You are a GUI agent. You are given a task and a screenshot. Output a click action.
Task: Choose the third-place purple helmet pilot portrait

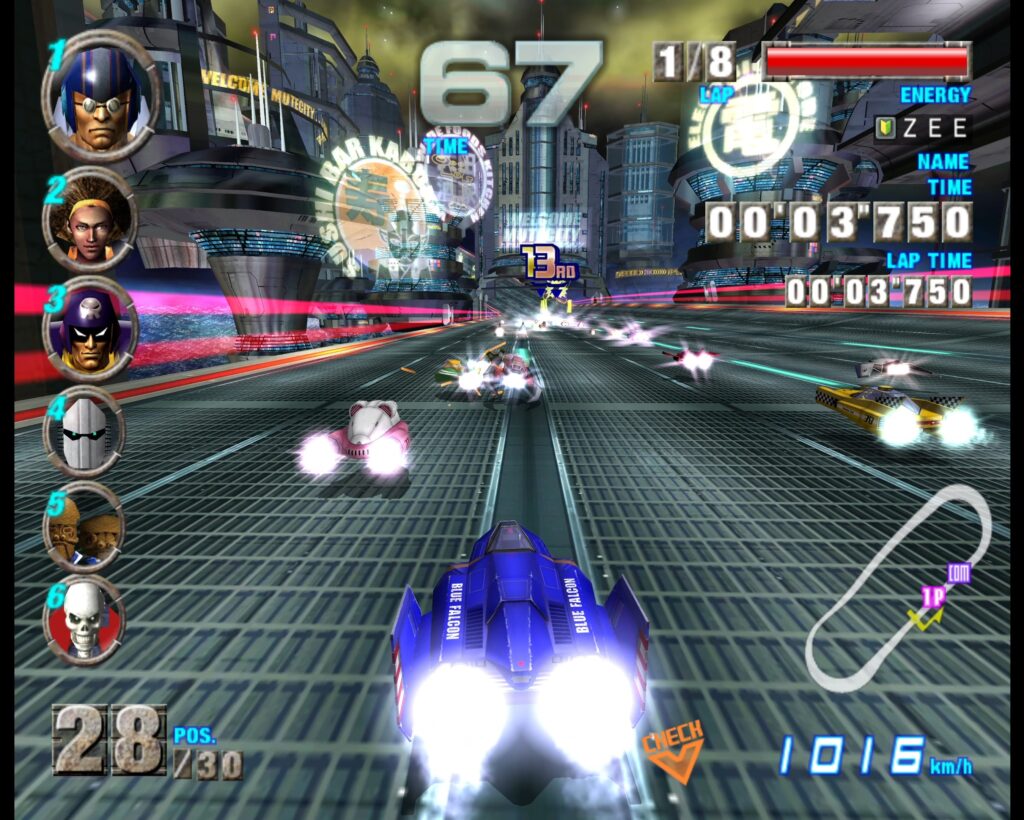[x=90, y=329]
